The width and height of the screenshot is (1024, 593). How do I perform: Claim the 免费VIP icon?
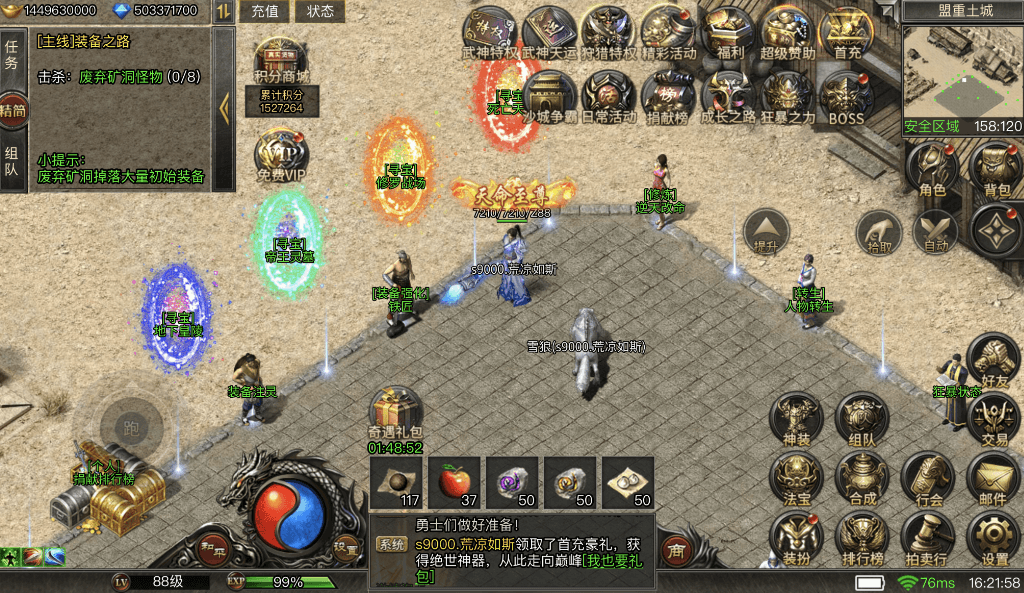[281, 155]
